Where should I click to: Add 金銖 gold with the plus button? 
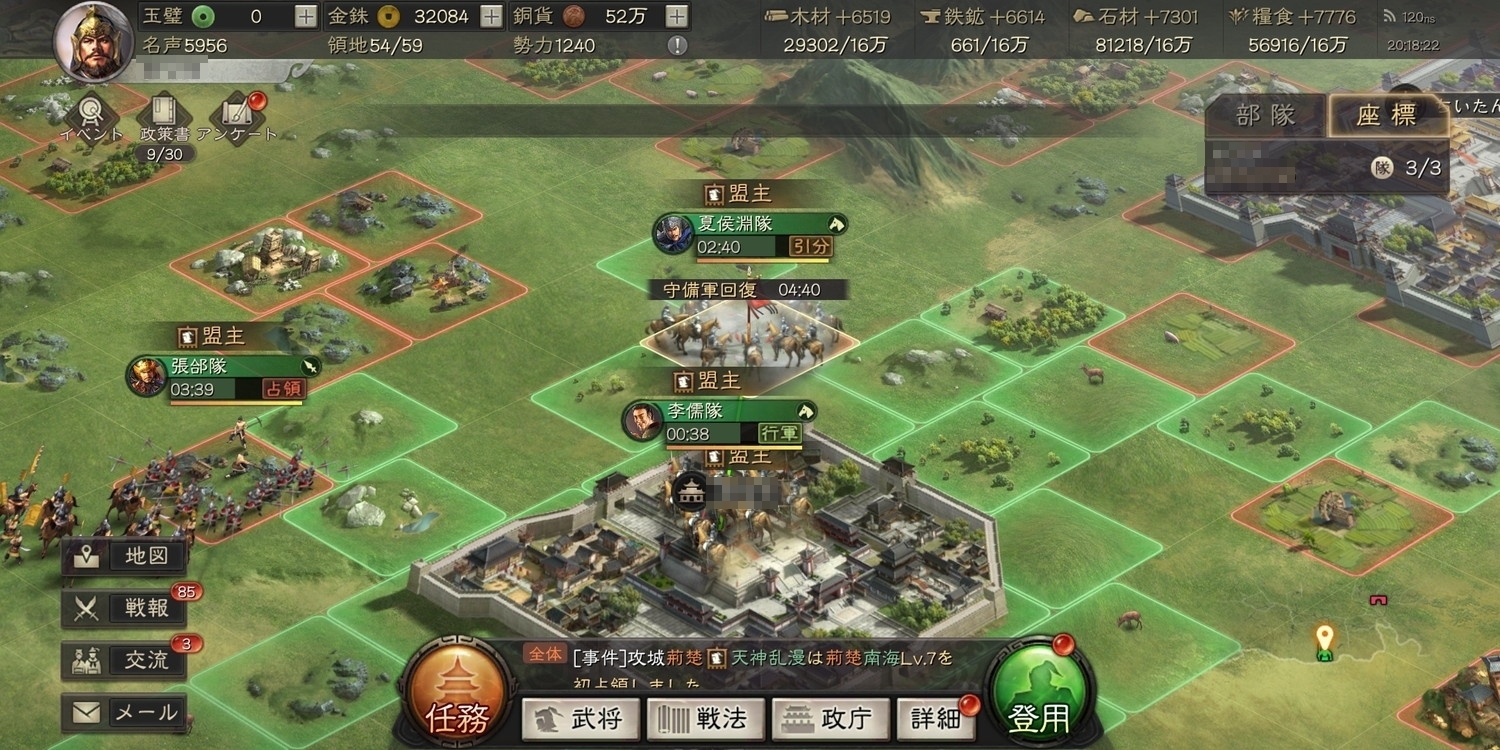click(491, 16)
